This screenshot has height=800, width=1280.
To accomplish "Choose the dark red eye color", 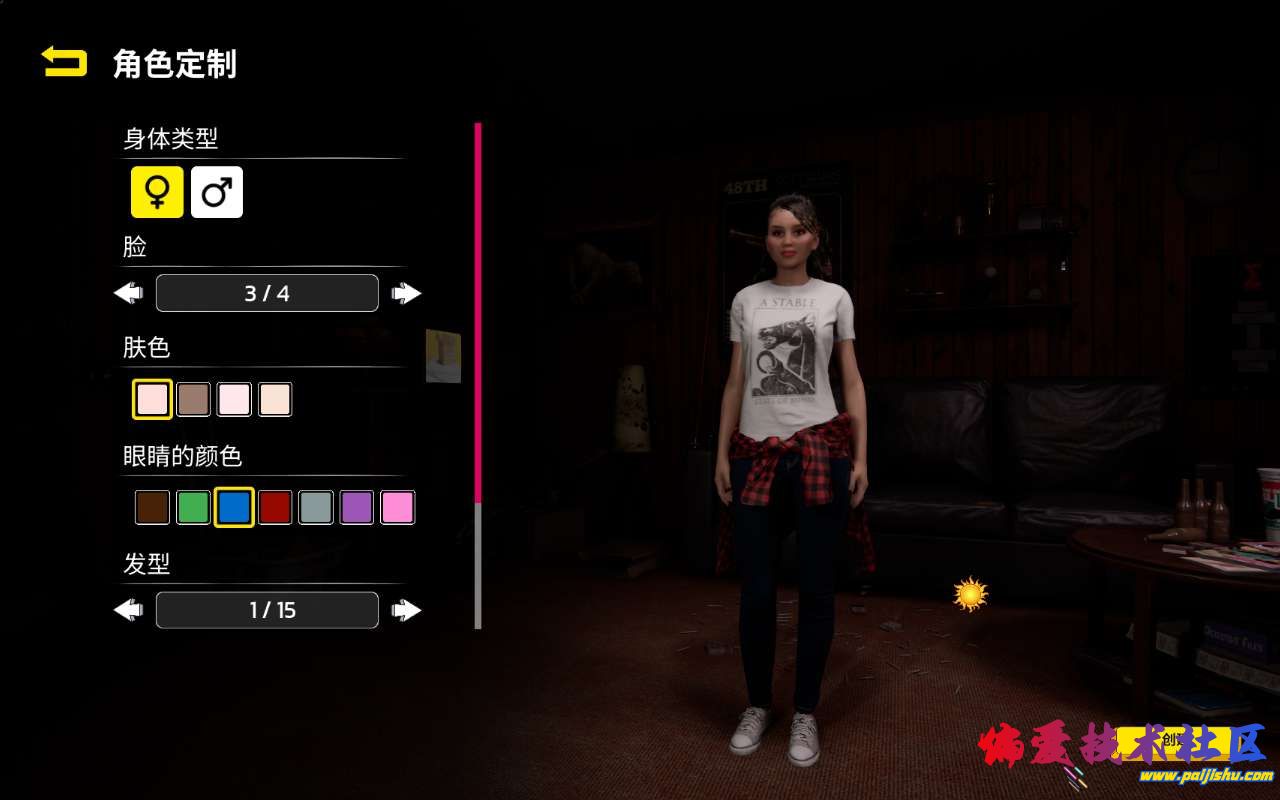I will tap(275, 508).
